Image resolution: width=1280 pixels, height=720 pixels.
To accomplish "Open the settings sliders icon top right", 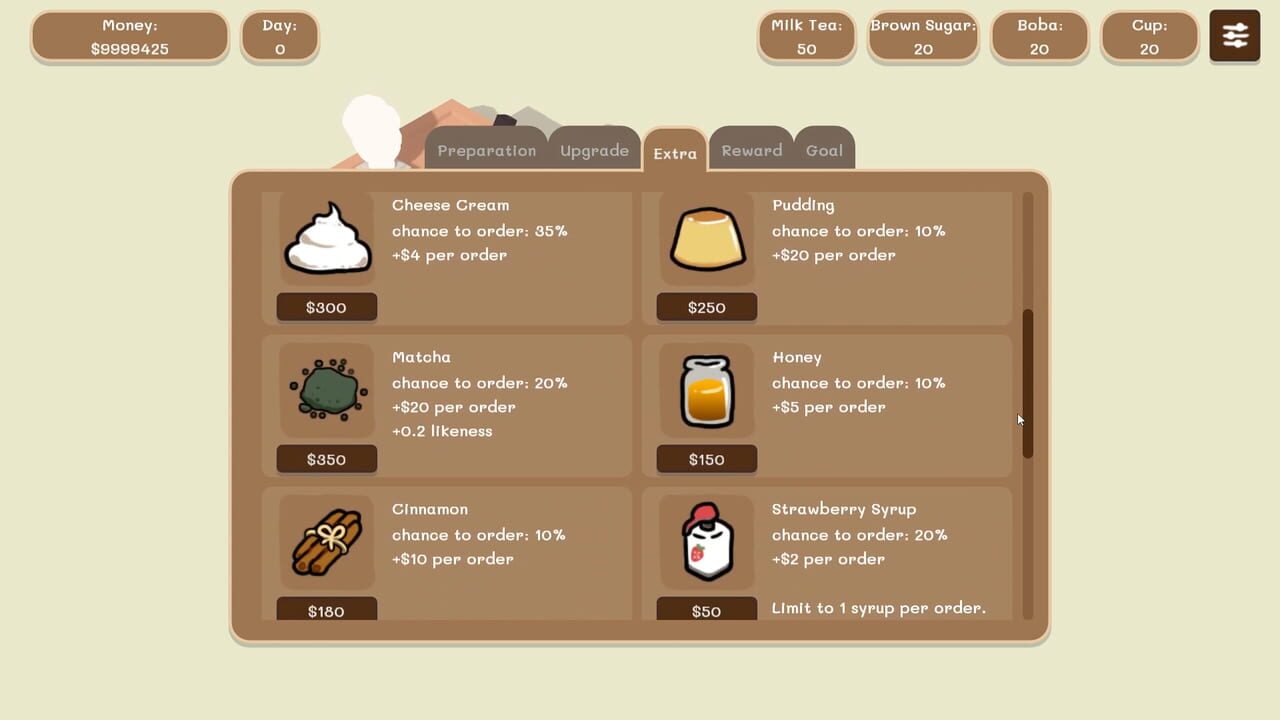I will [x=1234, y=35].
